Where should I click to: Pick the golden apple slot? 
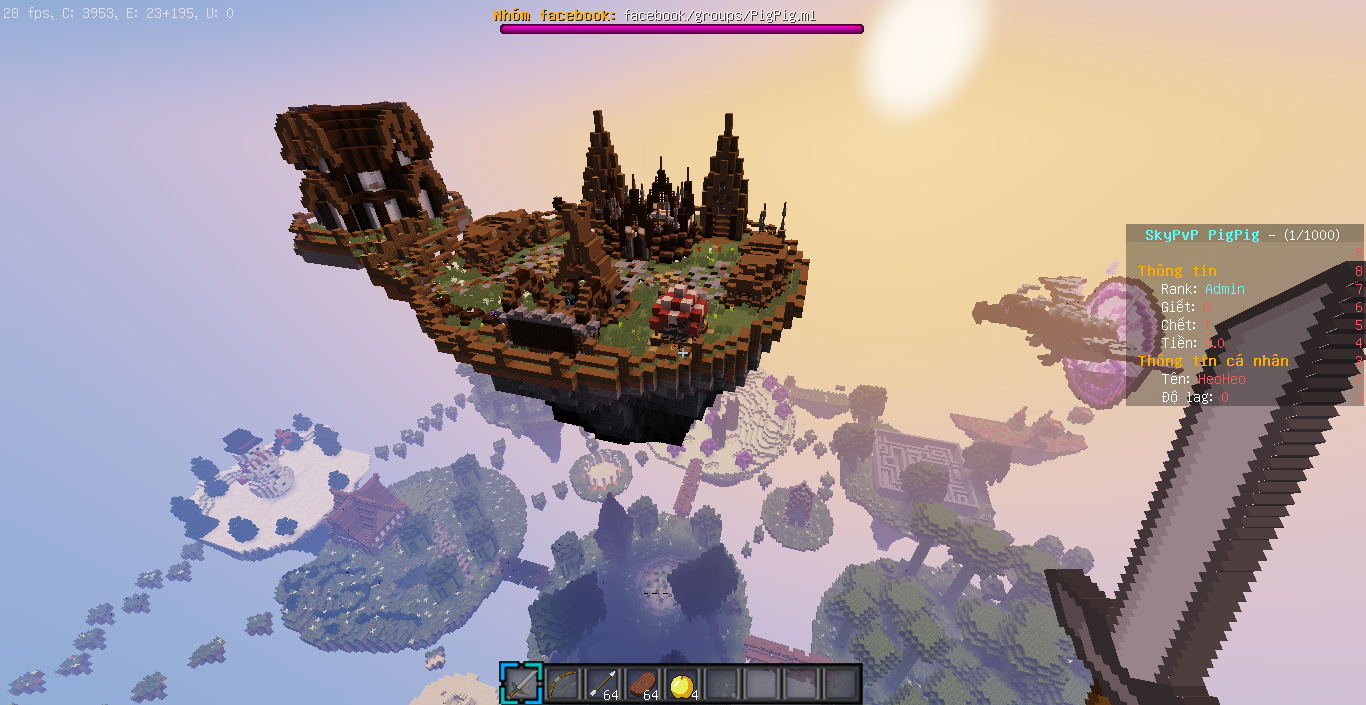[681, 684]
